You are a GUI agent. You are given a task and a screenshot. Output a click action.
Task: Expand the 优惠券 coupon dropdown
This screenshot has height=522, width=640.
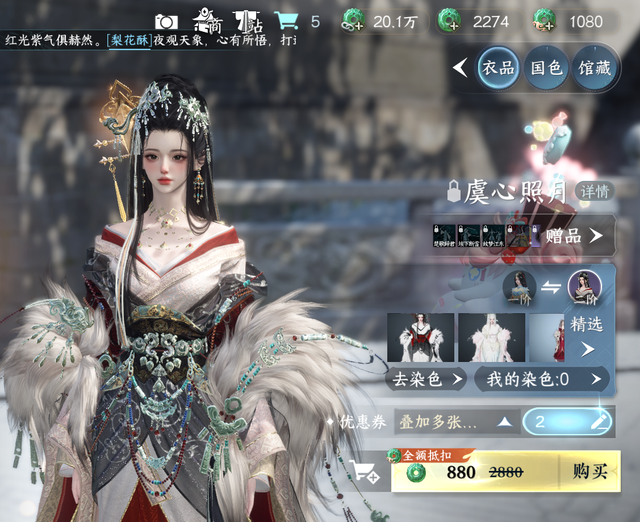pyautogui.click(x=455, y=421)
